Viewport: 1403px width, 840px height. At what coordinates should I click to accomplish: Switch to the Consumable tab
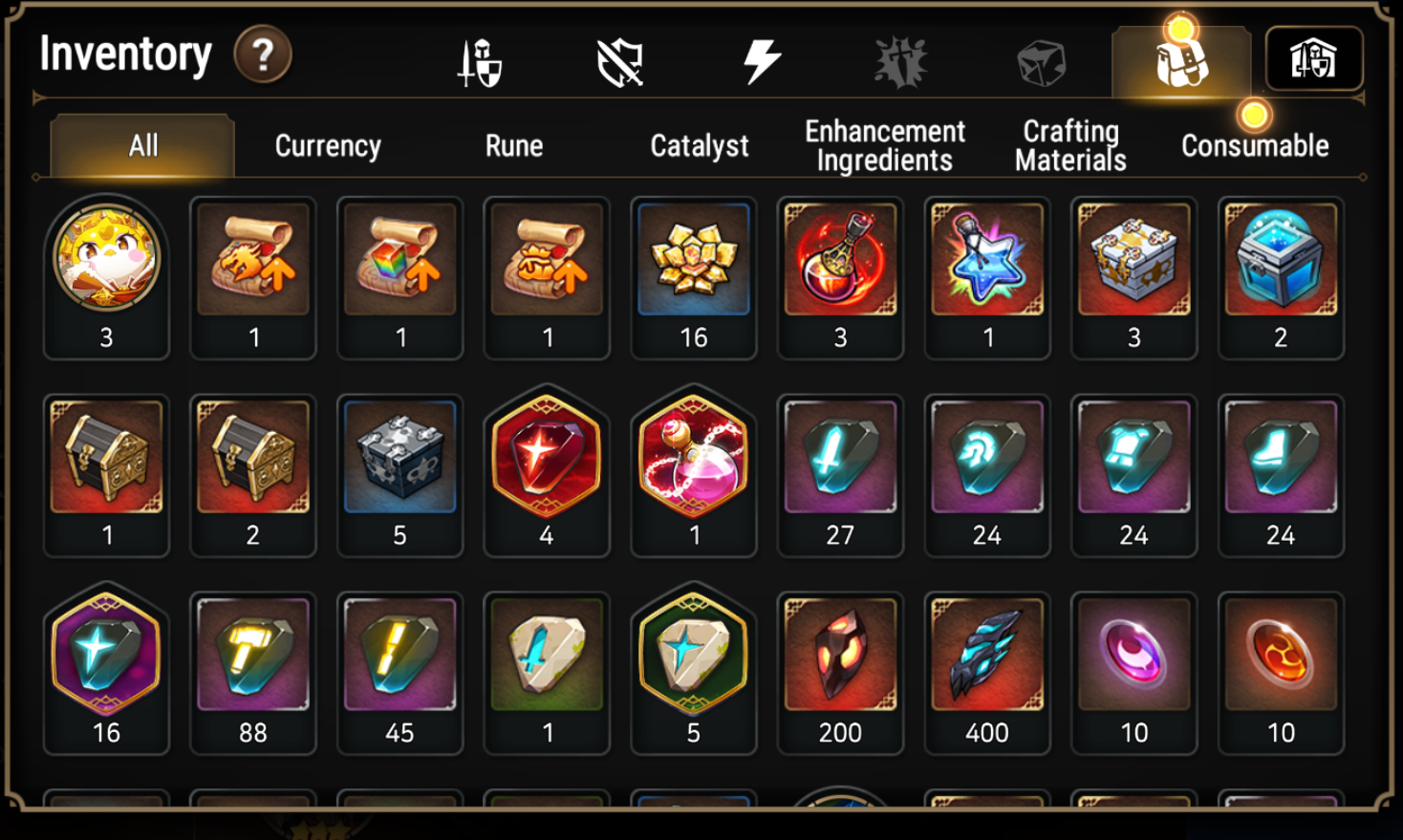pyautogui.click(x=1255, y=145)
